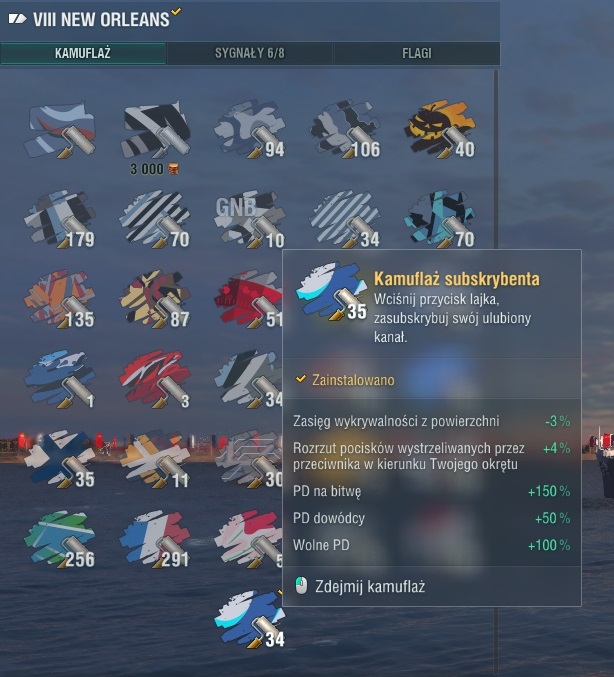Choose the camouflage with 94 in stock
Screen dimensions: 614x677
[246, 131]
